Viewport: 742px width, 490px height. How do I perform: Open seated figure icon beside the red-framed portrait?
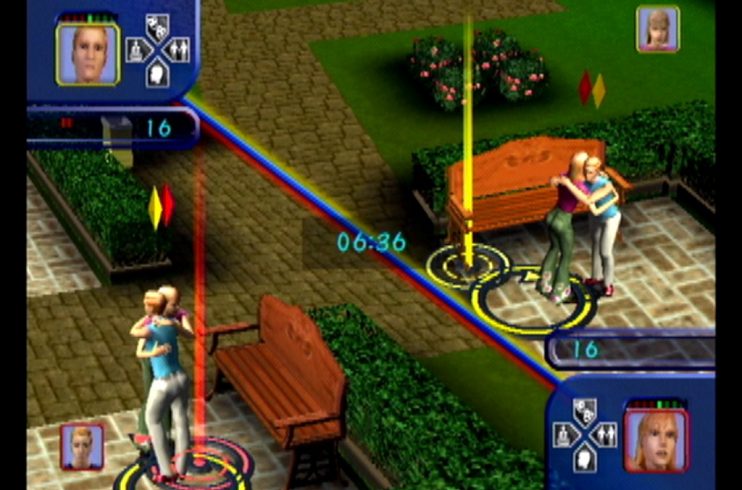click(564, 434)
